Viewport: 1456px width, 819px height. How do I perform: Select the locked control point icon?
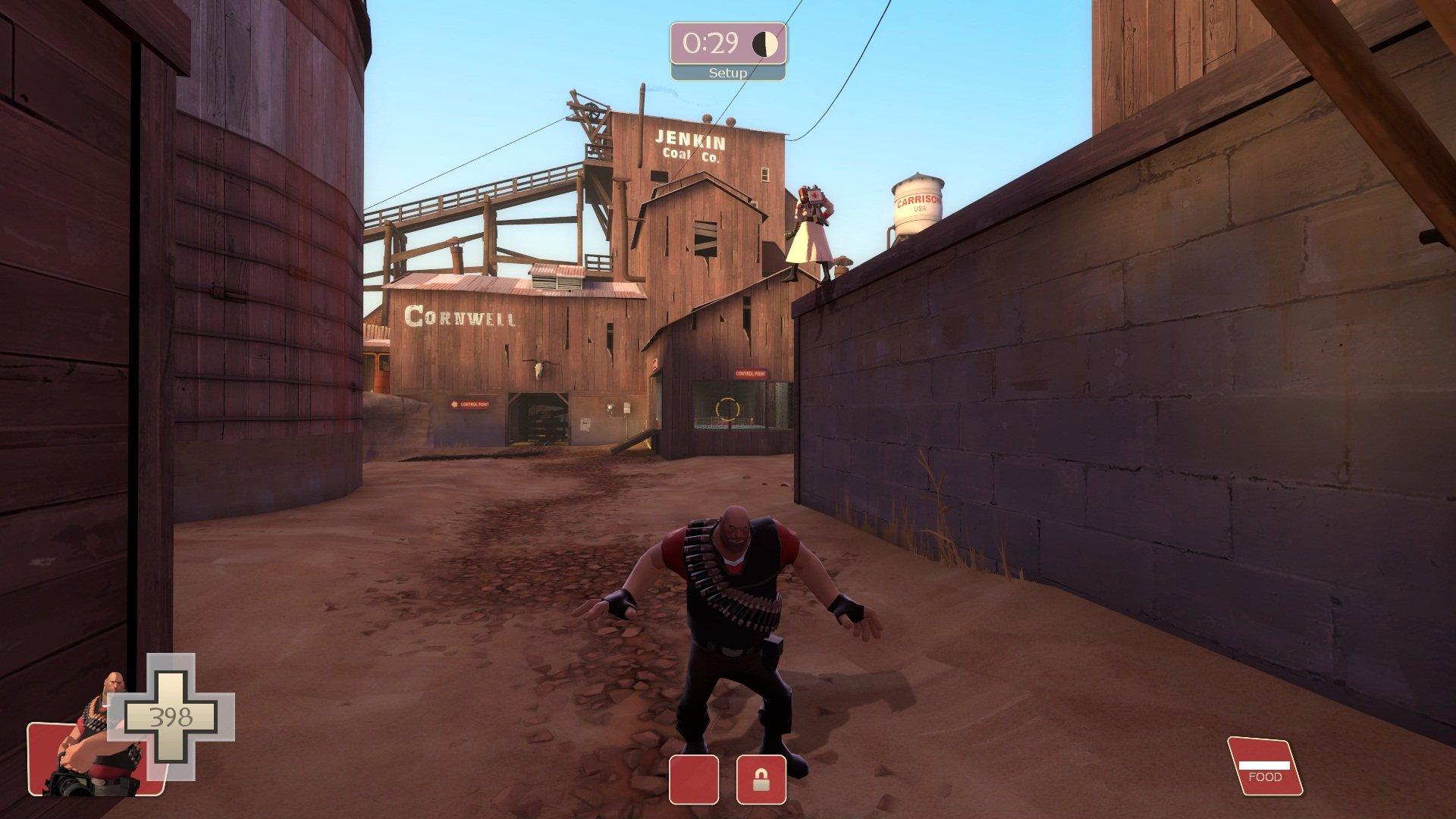click(761, 780)
